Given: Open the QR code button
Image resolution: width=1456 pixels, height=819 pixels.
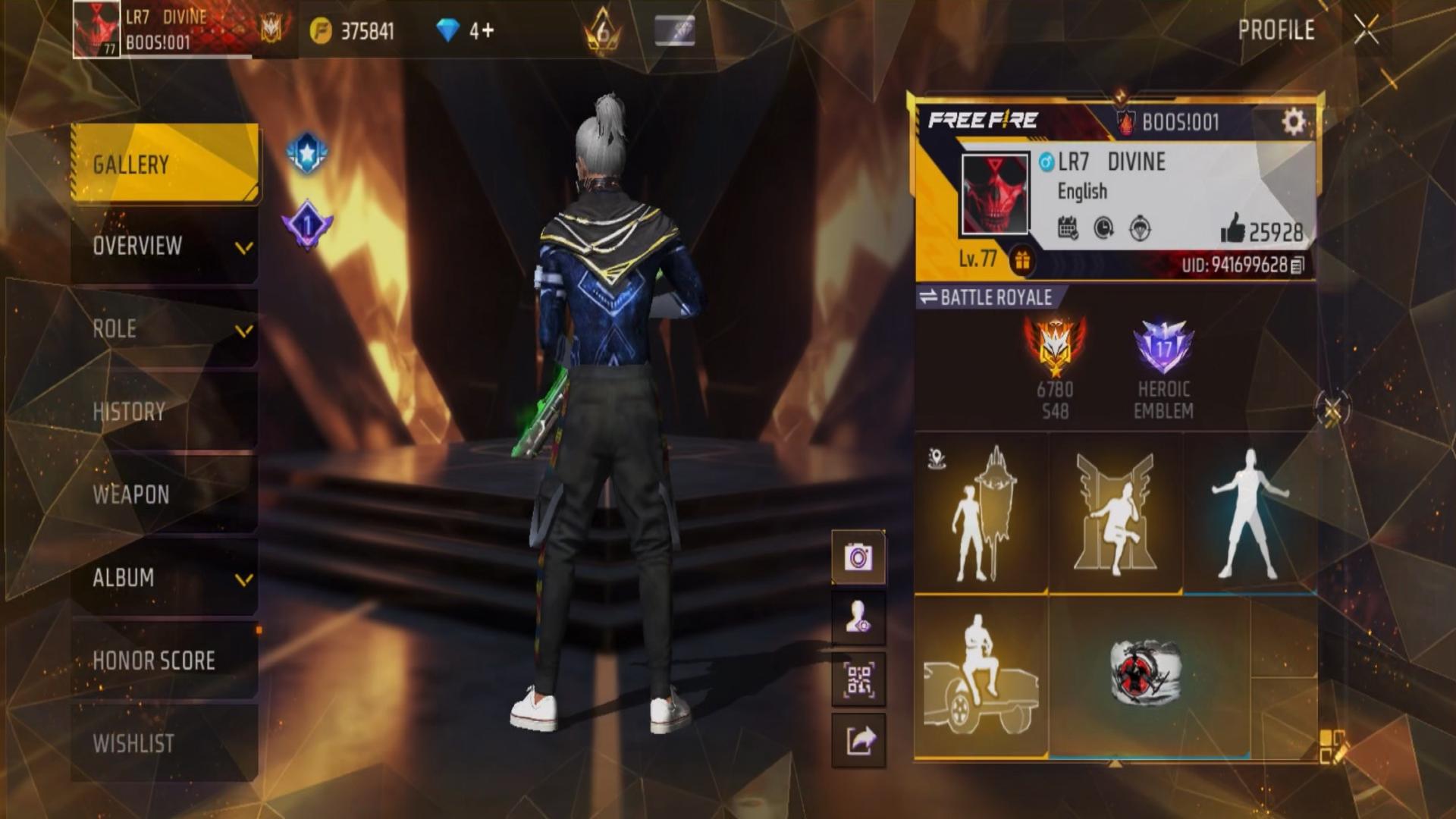Looking at the screenshot, I should coord(858,679).
